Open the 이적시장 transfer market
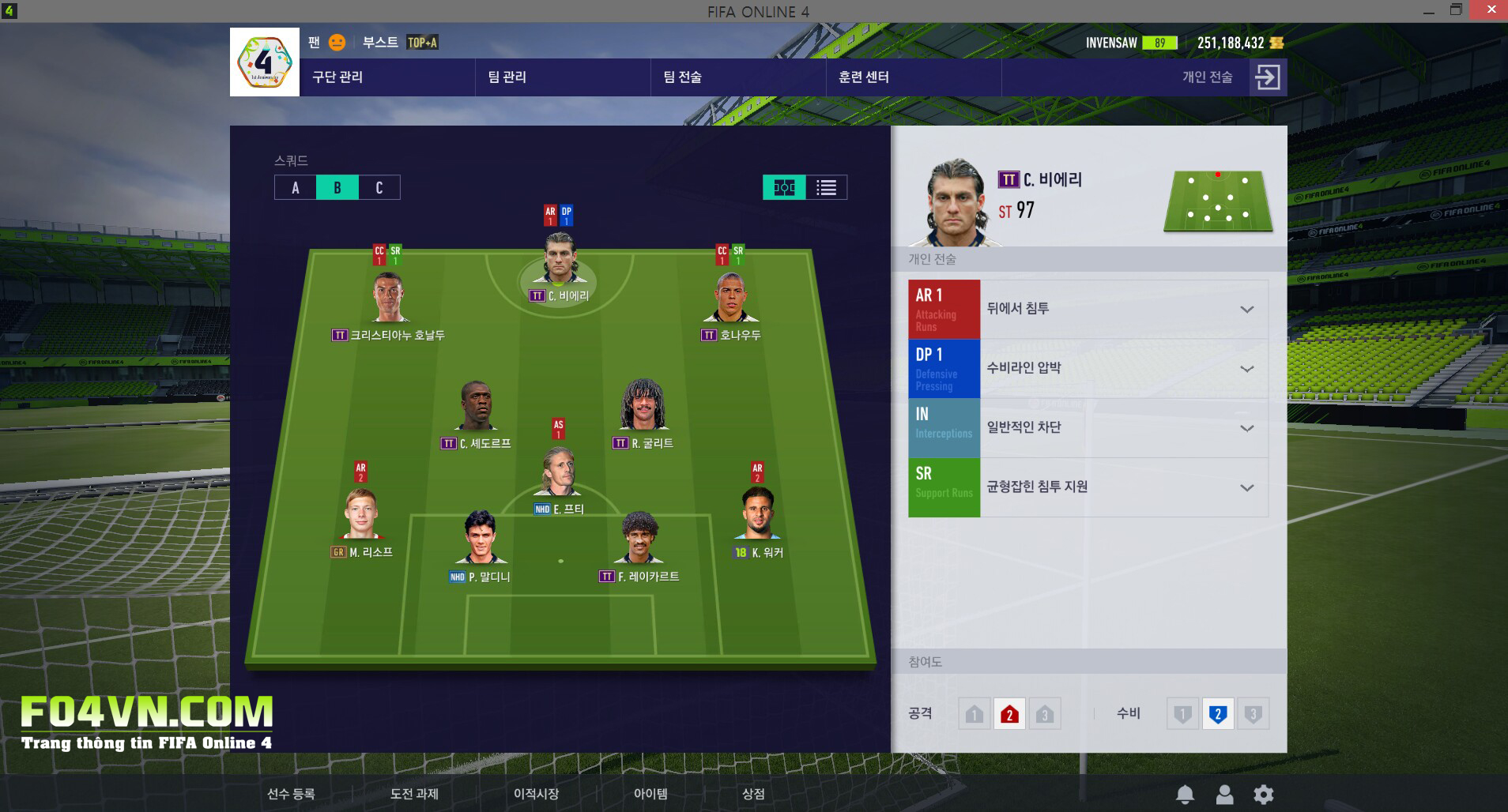Image resolution: width=1508 pixels, height=812 pixels. coord(536,794)
